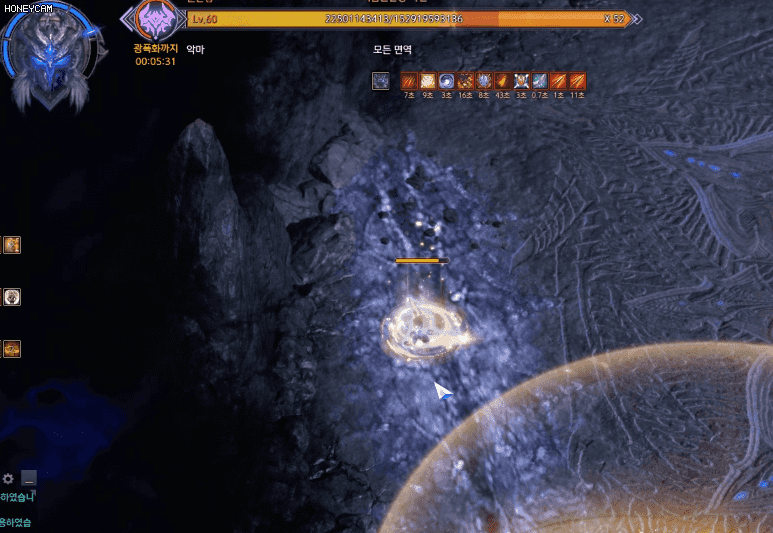Inspect the grey framed boss status icon
Image resolution: width=773 pixels, height=533 pixels.
381,81
